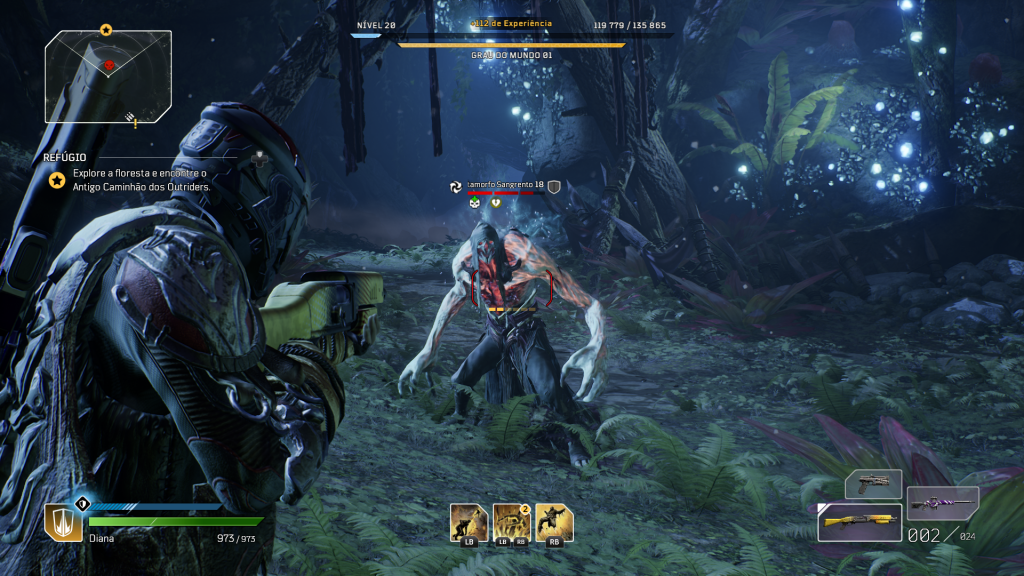Switch to the purple striped rifle
Viewport: 1024px width, 576px height.
pyautogui.click(x=942, y=503)
